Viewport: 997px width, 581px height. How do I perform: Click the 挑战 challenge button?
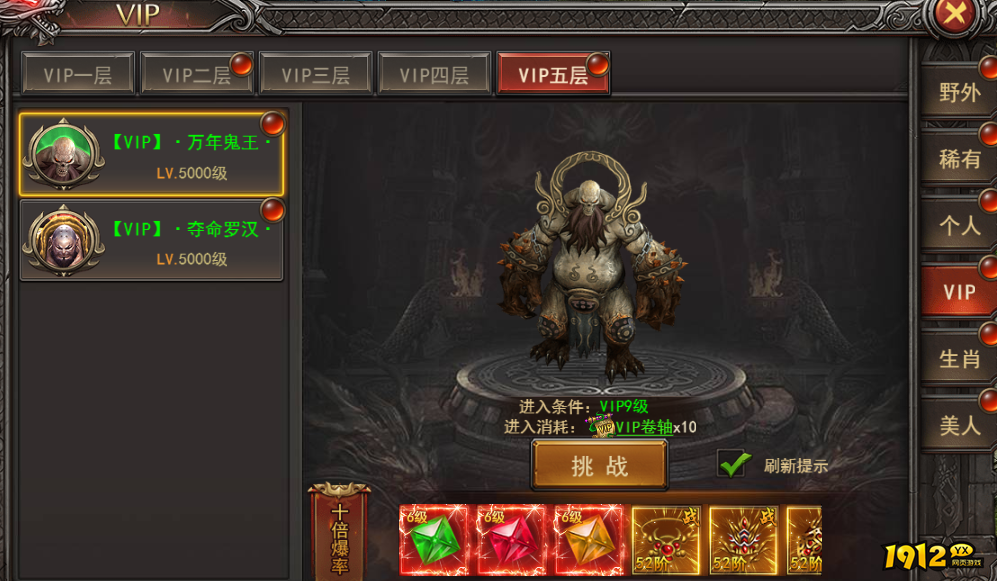point(599,466)
